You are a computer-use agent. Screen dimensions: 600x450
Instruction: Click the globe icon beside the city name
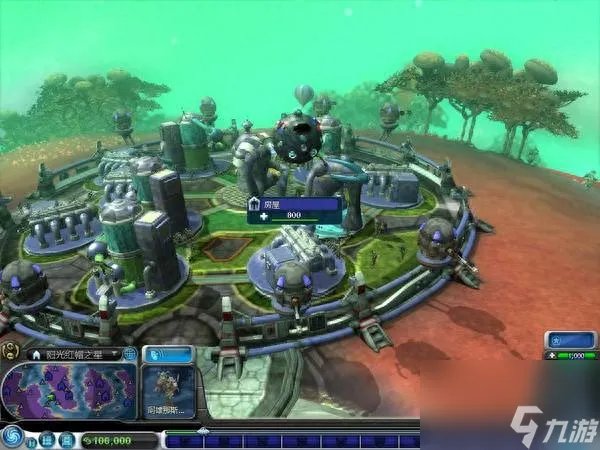[129, 354]
